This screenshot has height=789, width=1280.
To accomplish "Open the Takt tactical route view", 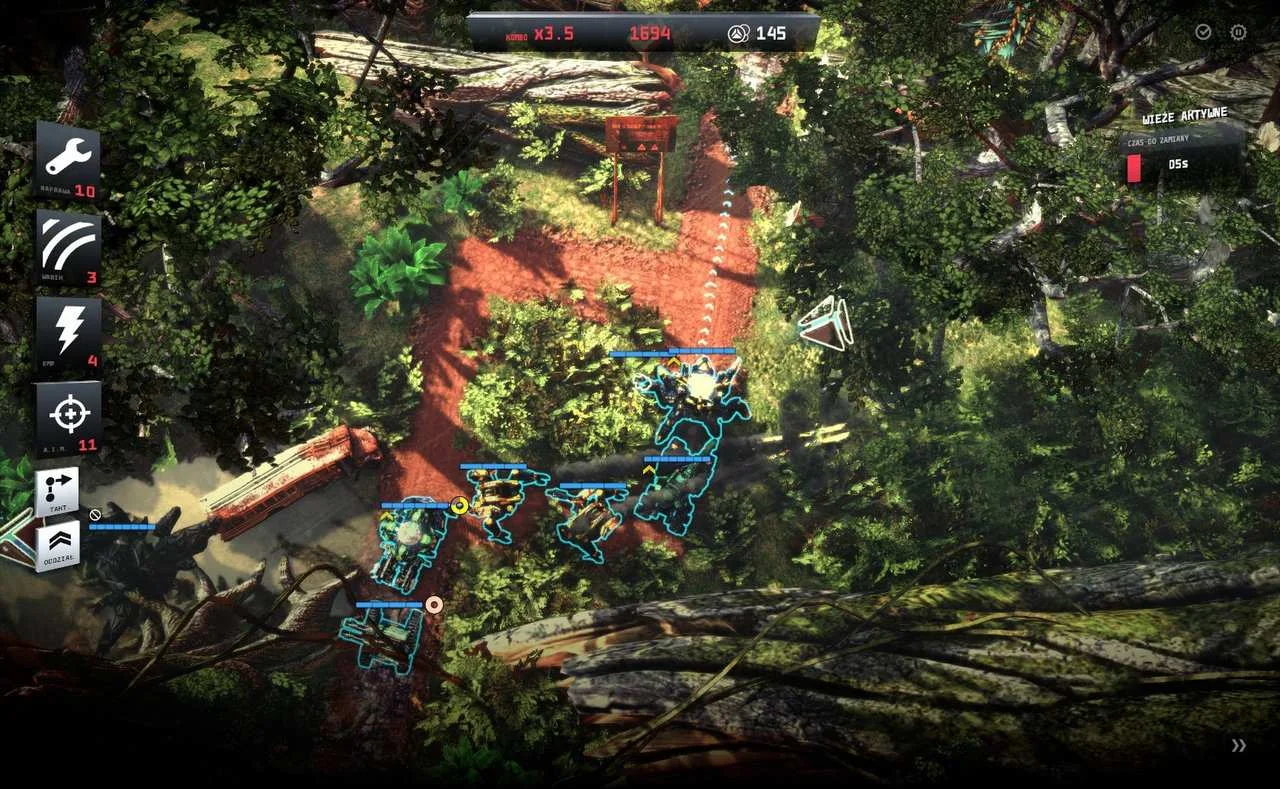I will pyautogui.click(x=57, y=492).
